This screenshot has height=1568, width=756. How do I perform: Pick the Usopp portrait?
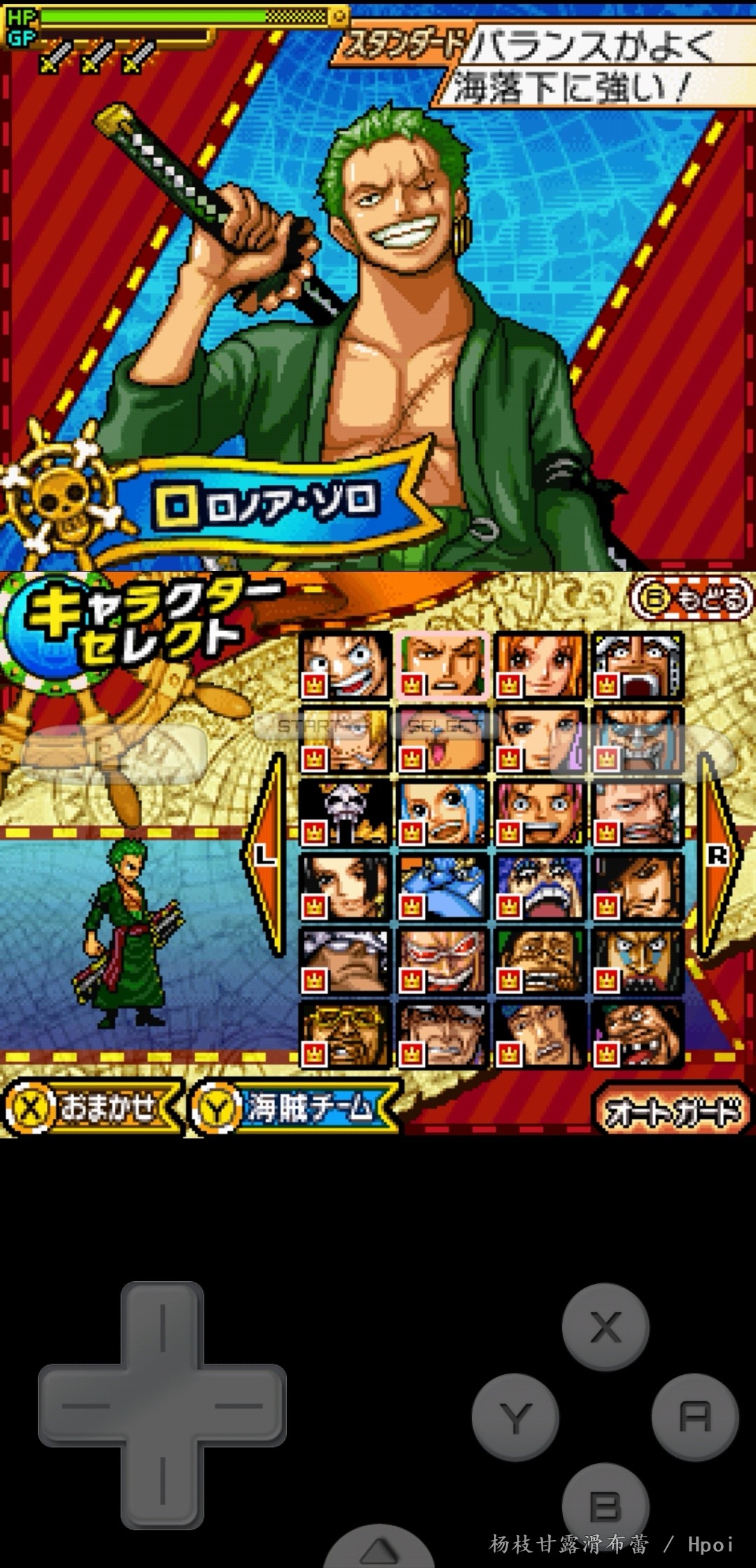point(637,665)
